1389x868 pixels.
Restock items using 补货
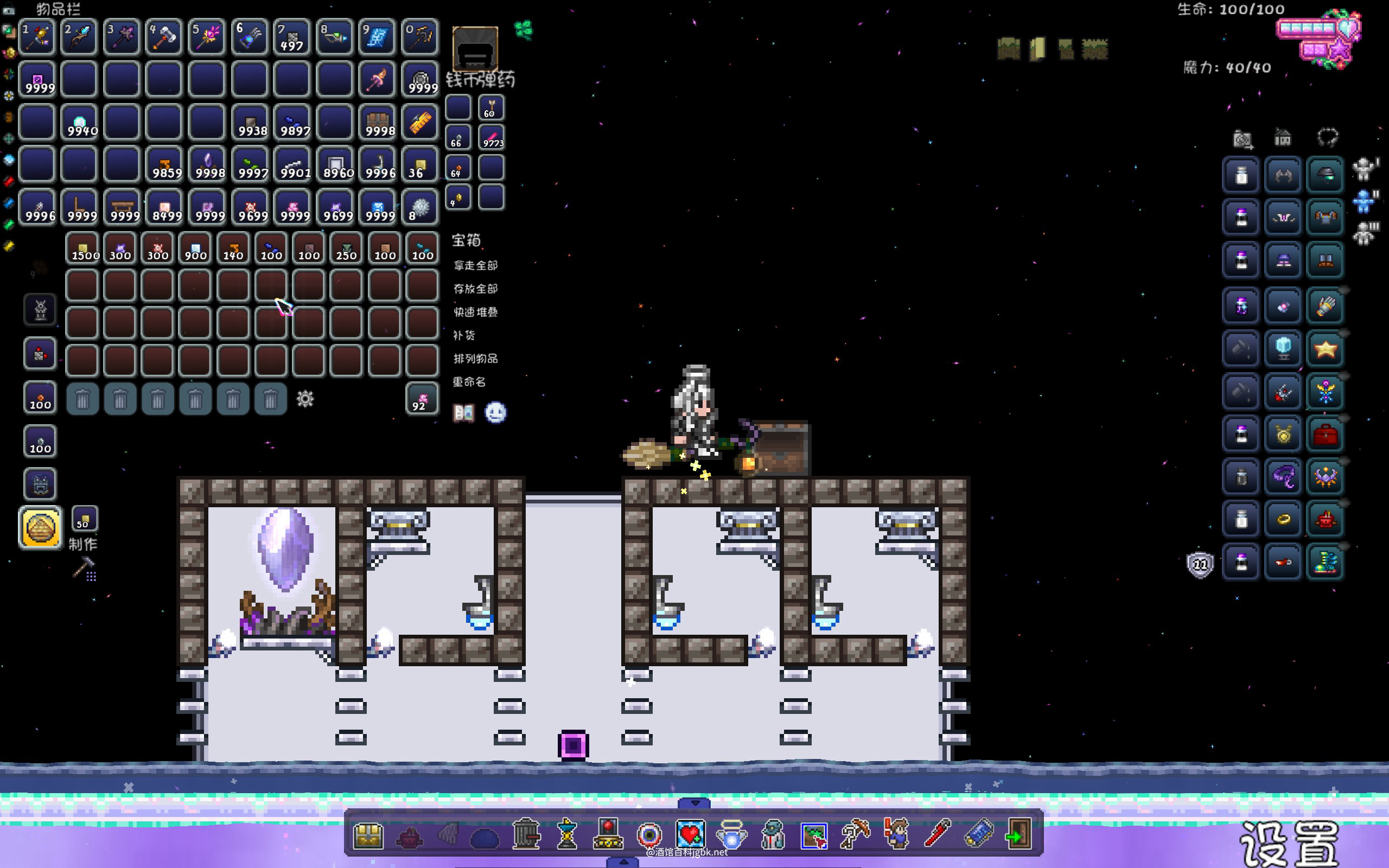click(464, 335)
